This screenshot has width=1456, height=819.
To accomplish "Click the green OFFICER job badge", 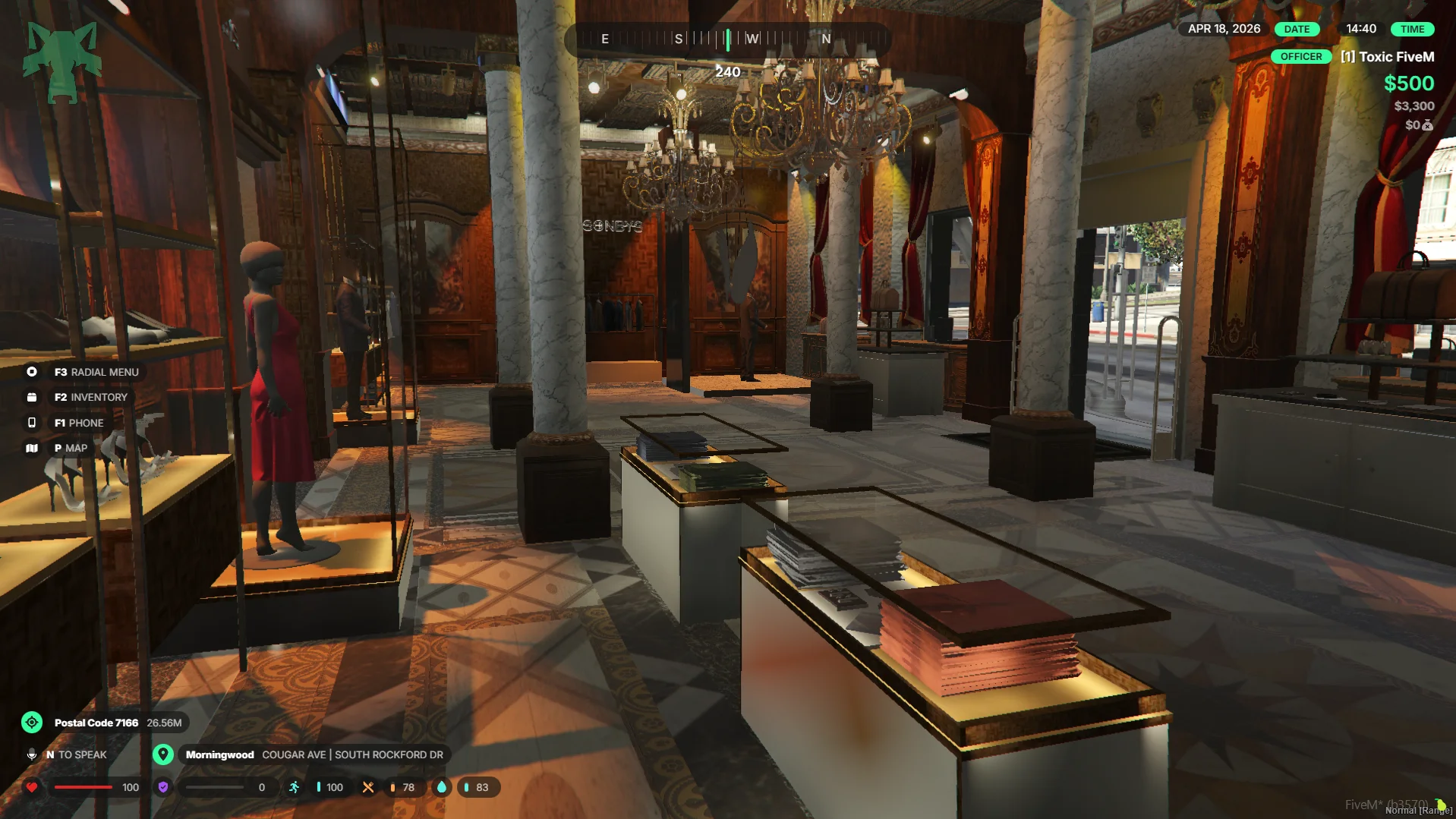I will (x=1300, y=57).
